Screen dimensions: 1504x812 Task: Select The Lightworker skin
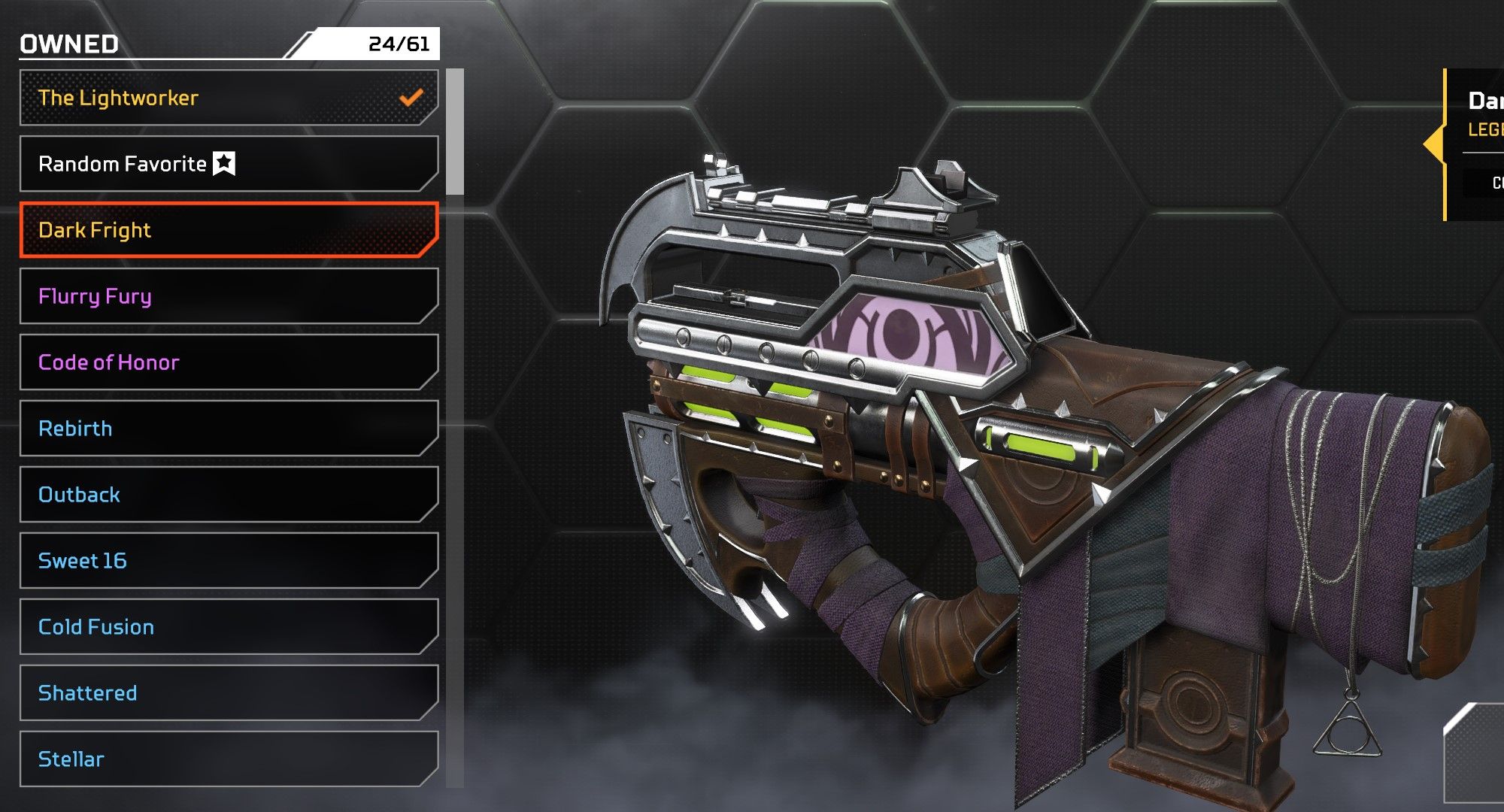[x=229, y=98]
